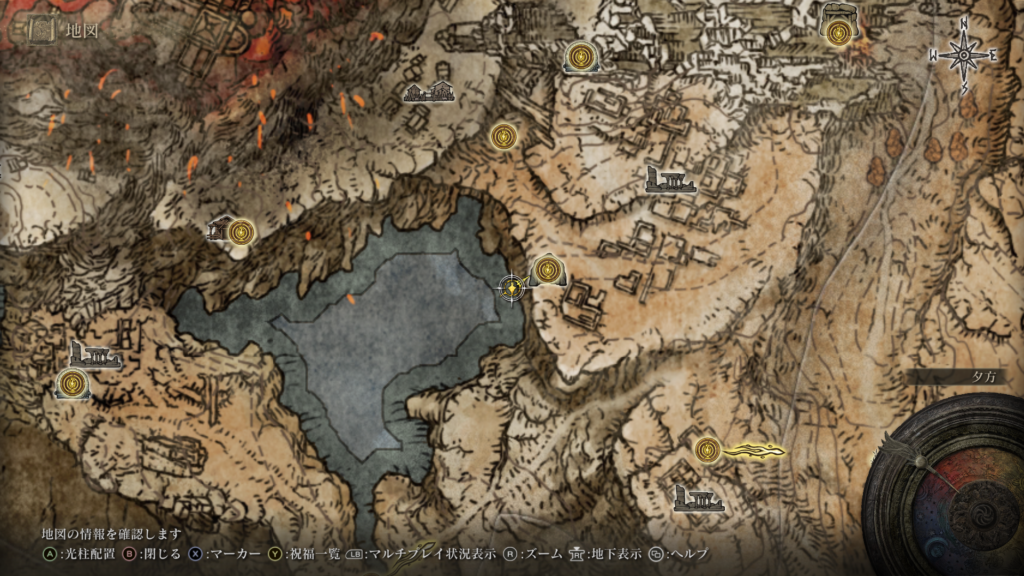Pick the grace marker nearest the compass rose
Viewport: 1024px width, 576px height.
(837, 31)
